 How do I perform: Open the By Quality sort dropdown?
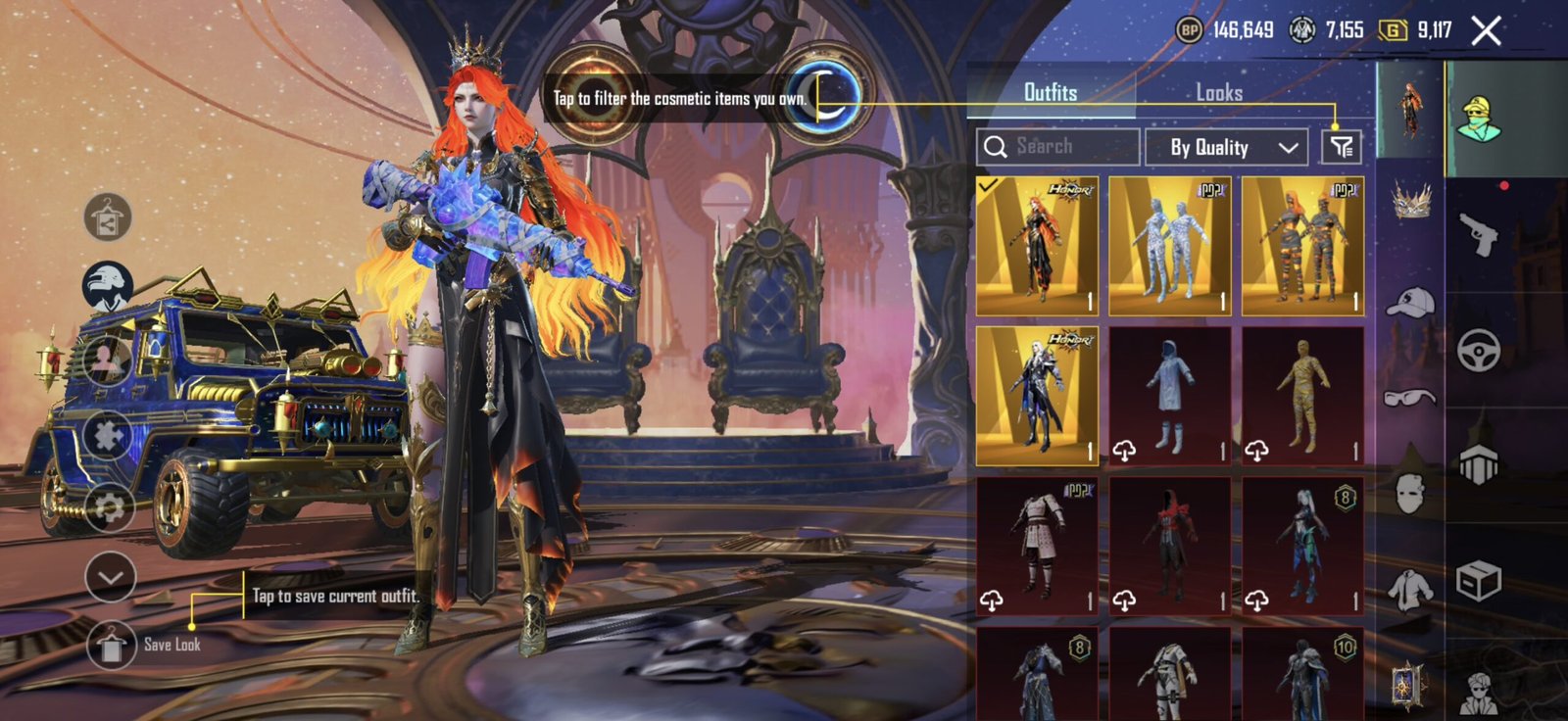click(1227, 148)
